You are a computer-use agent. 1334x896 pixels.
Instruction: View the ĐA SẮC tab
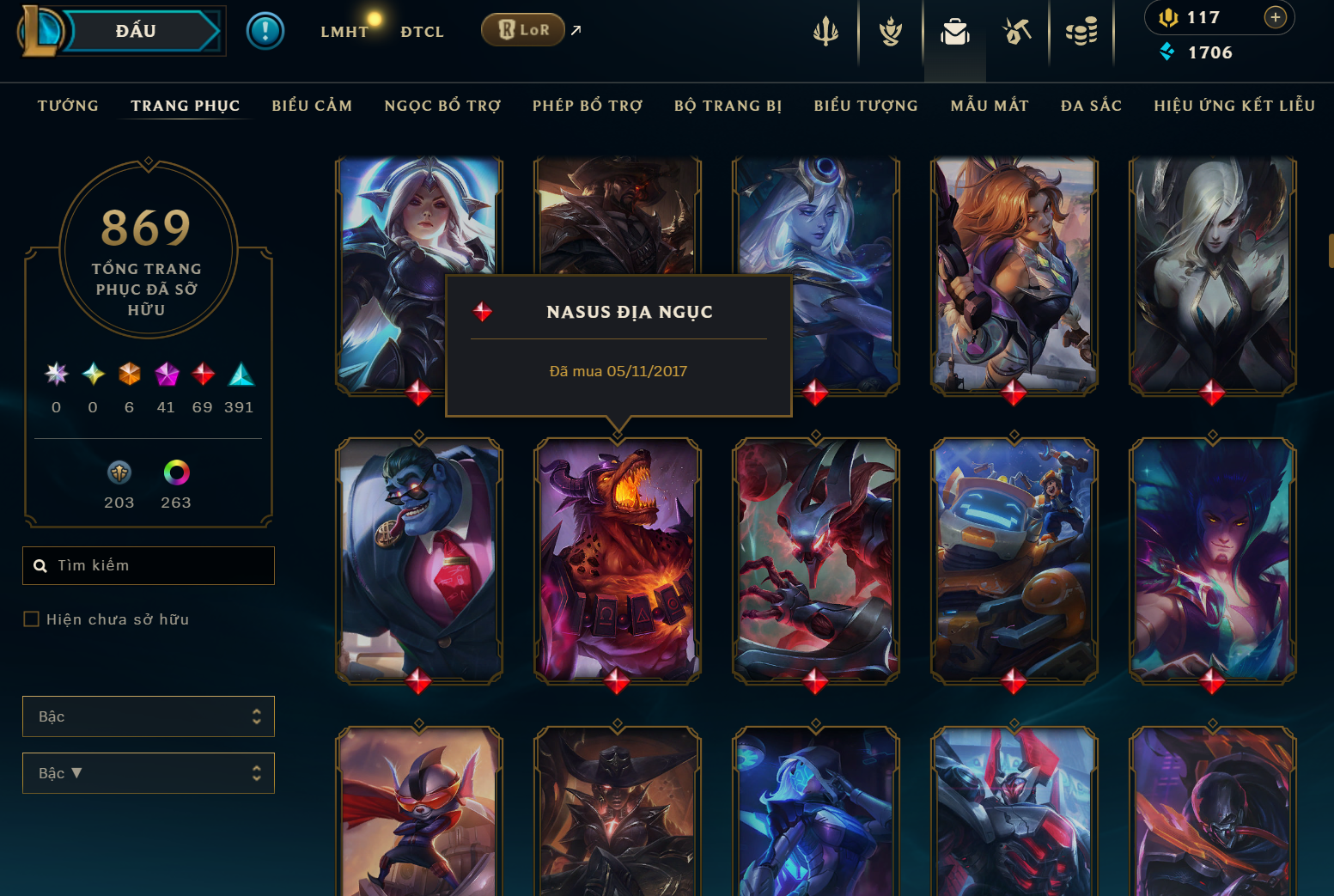pos(1091,106)
